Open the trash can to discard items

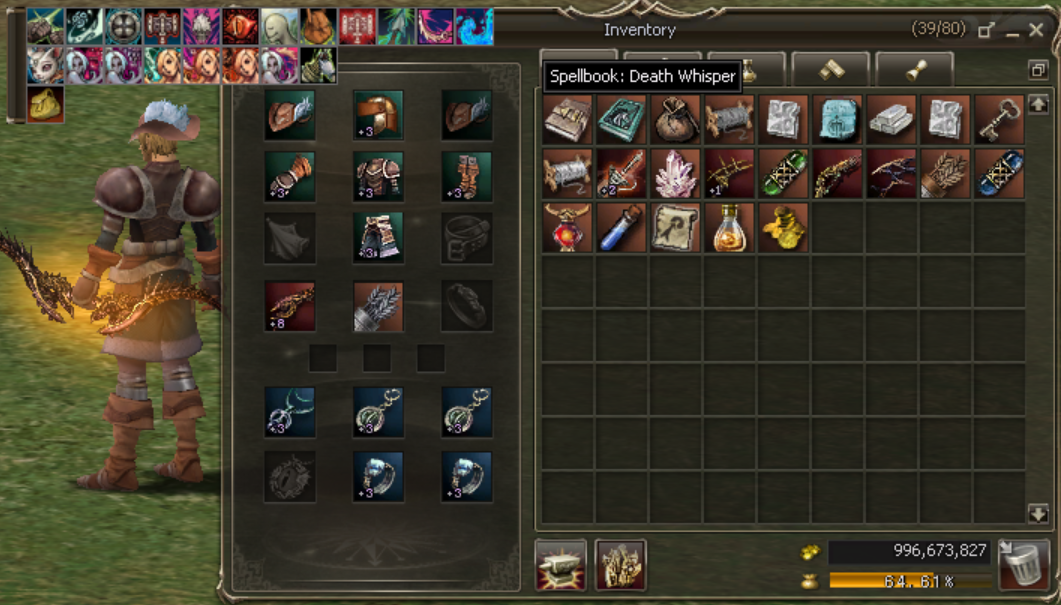click(1023, 565)
